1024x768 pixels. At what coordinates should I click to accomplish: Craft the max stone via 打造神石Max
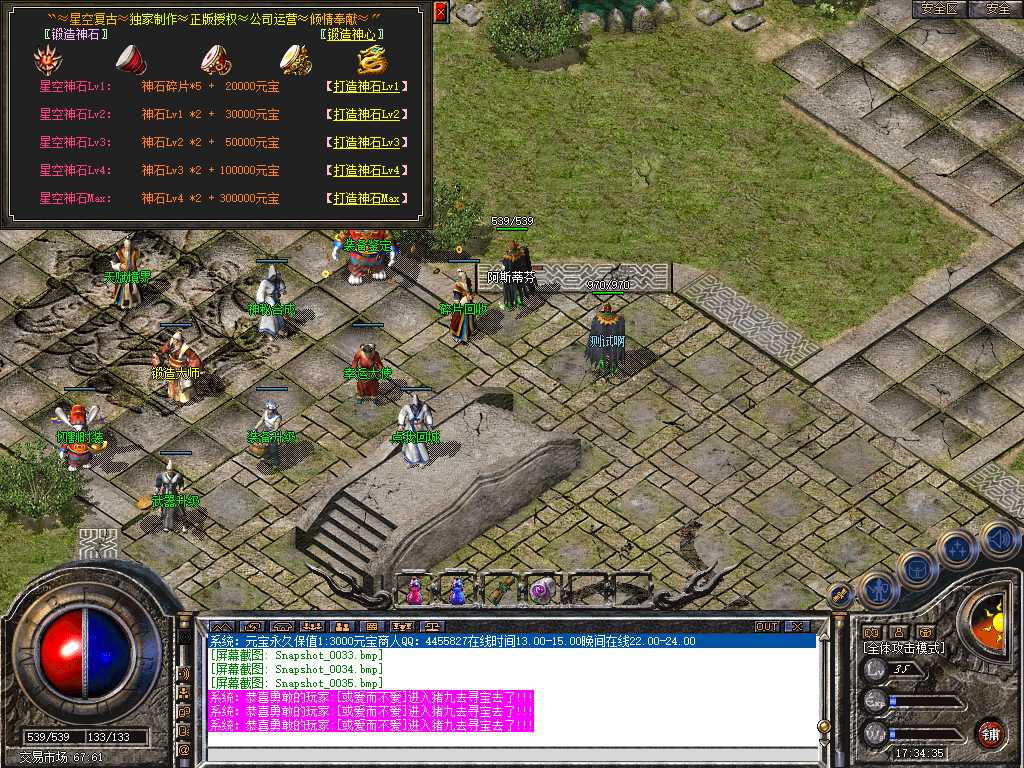(x=366, y=199)
